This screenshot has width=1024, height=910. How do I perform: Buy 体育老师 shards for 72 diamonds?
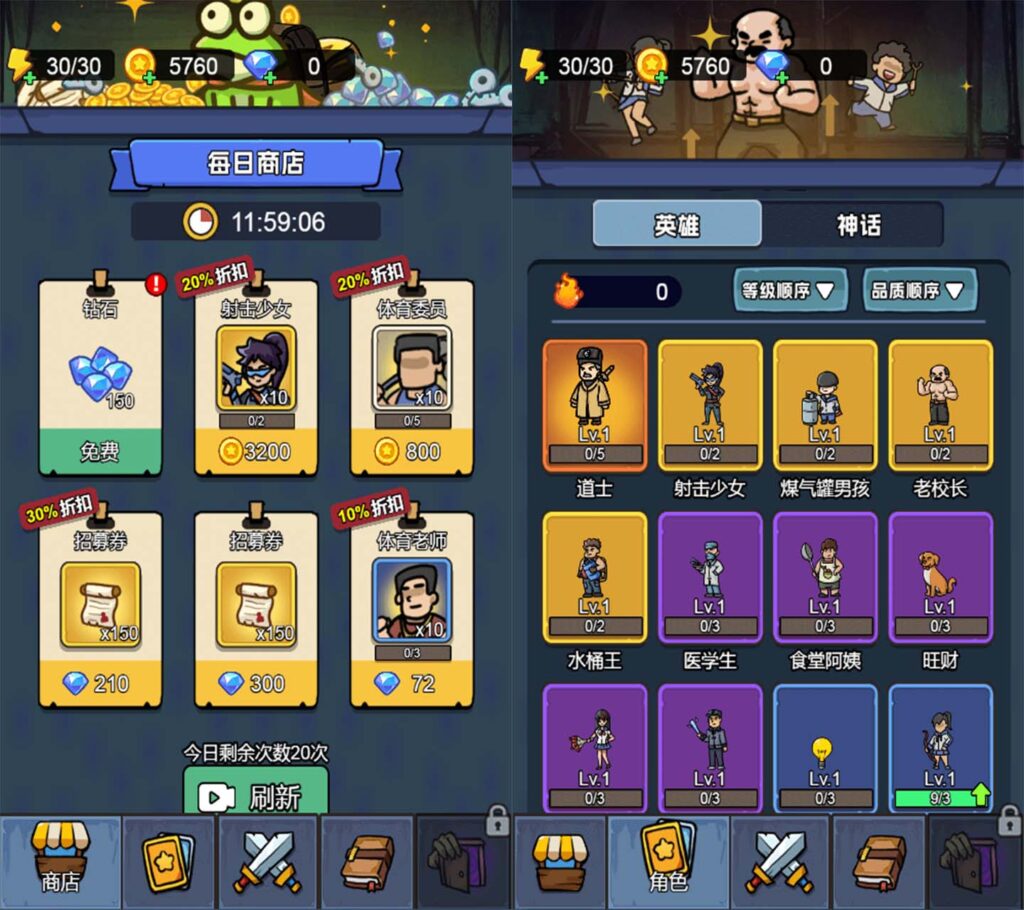[x=411, y=683]
